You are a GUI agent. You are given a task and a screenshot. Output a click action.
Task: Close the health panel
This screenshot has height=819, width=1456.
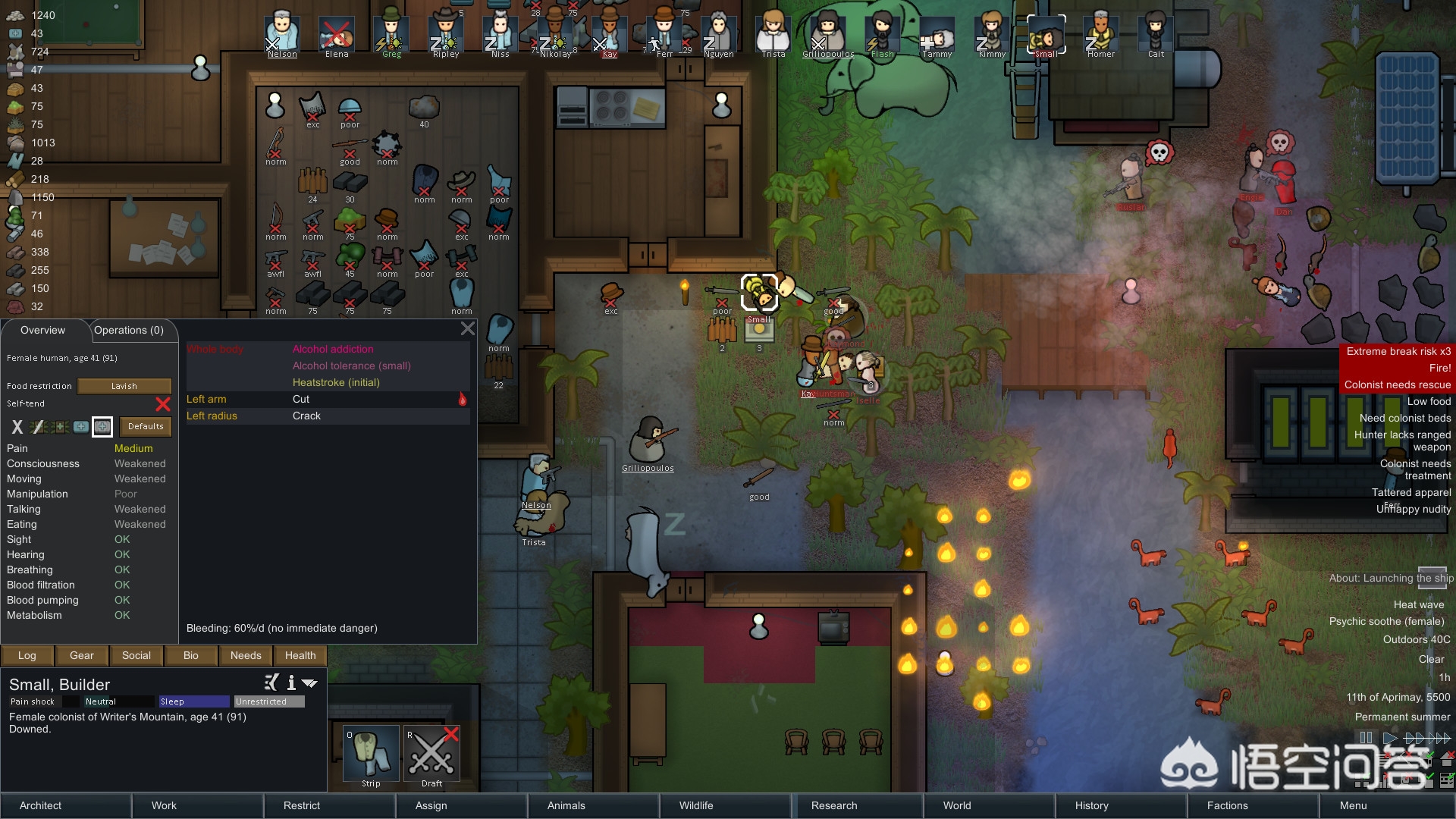468,328
